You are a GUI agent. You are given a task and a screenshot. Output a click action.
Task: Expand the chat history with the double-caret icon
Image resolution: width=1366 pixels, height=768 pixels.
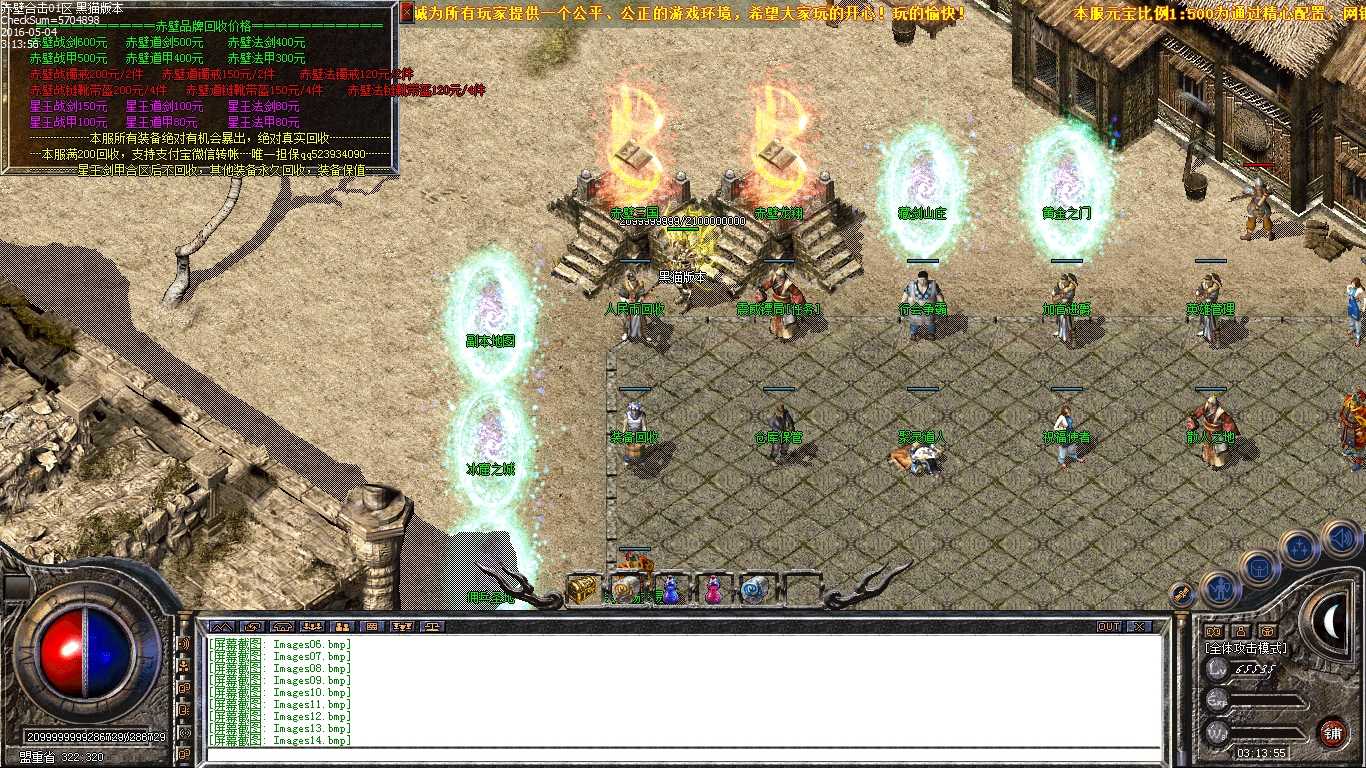point(221,627)
